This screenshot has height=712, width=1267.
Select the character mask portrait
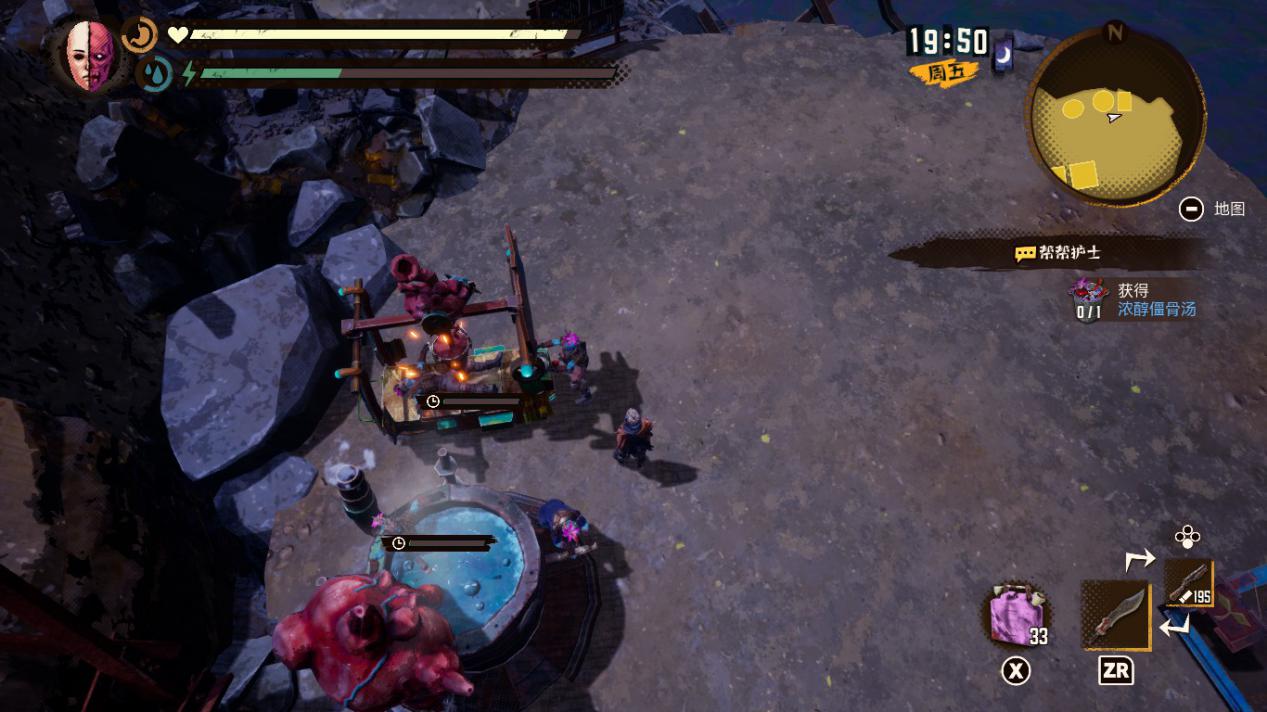91,55
